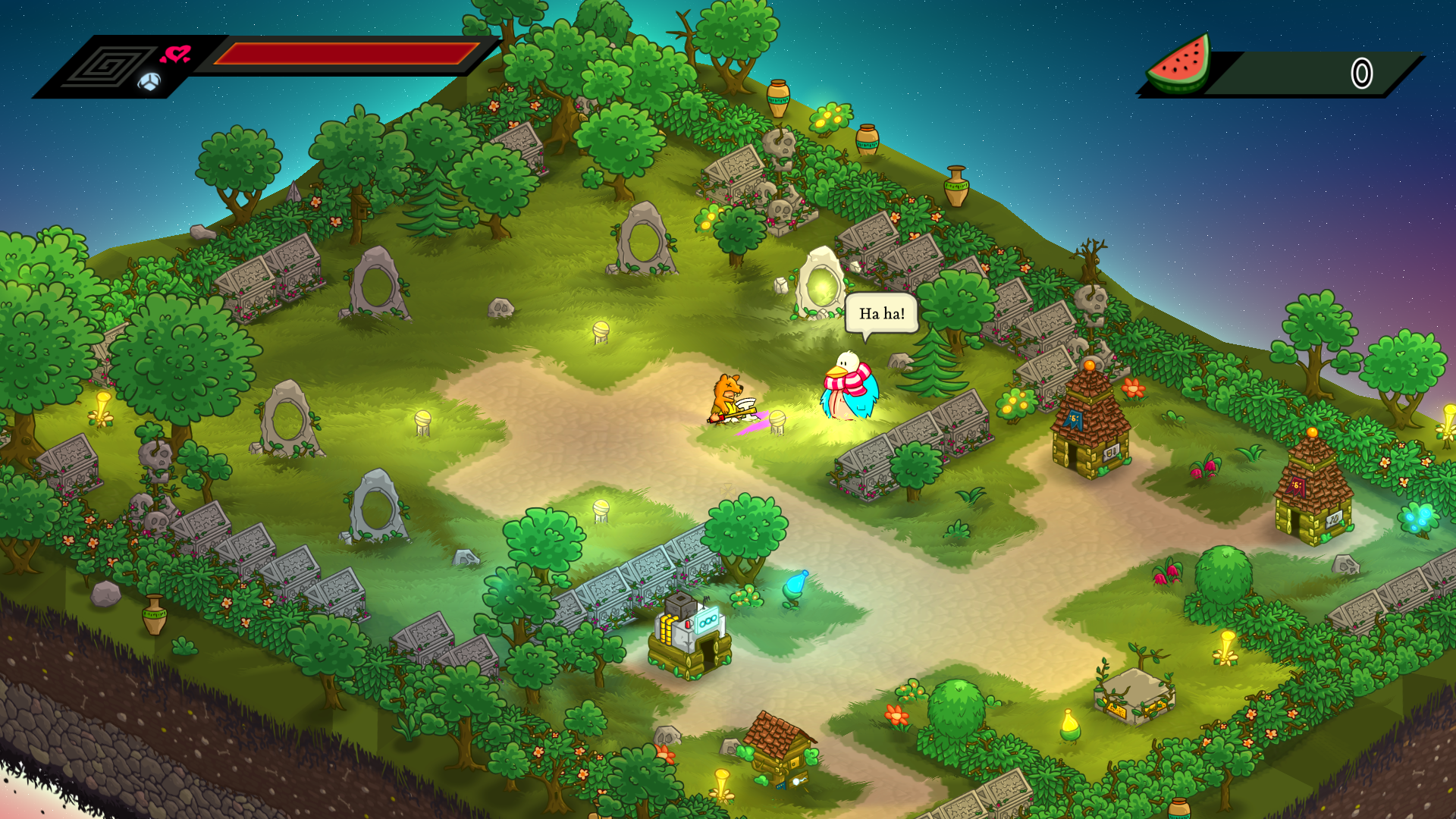Viewport: 1456px width, 819px height.
Task: Select the pink hearts icon in the HUD
Action: (x=177, y=53)
